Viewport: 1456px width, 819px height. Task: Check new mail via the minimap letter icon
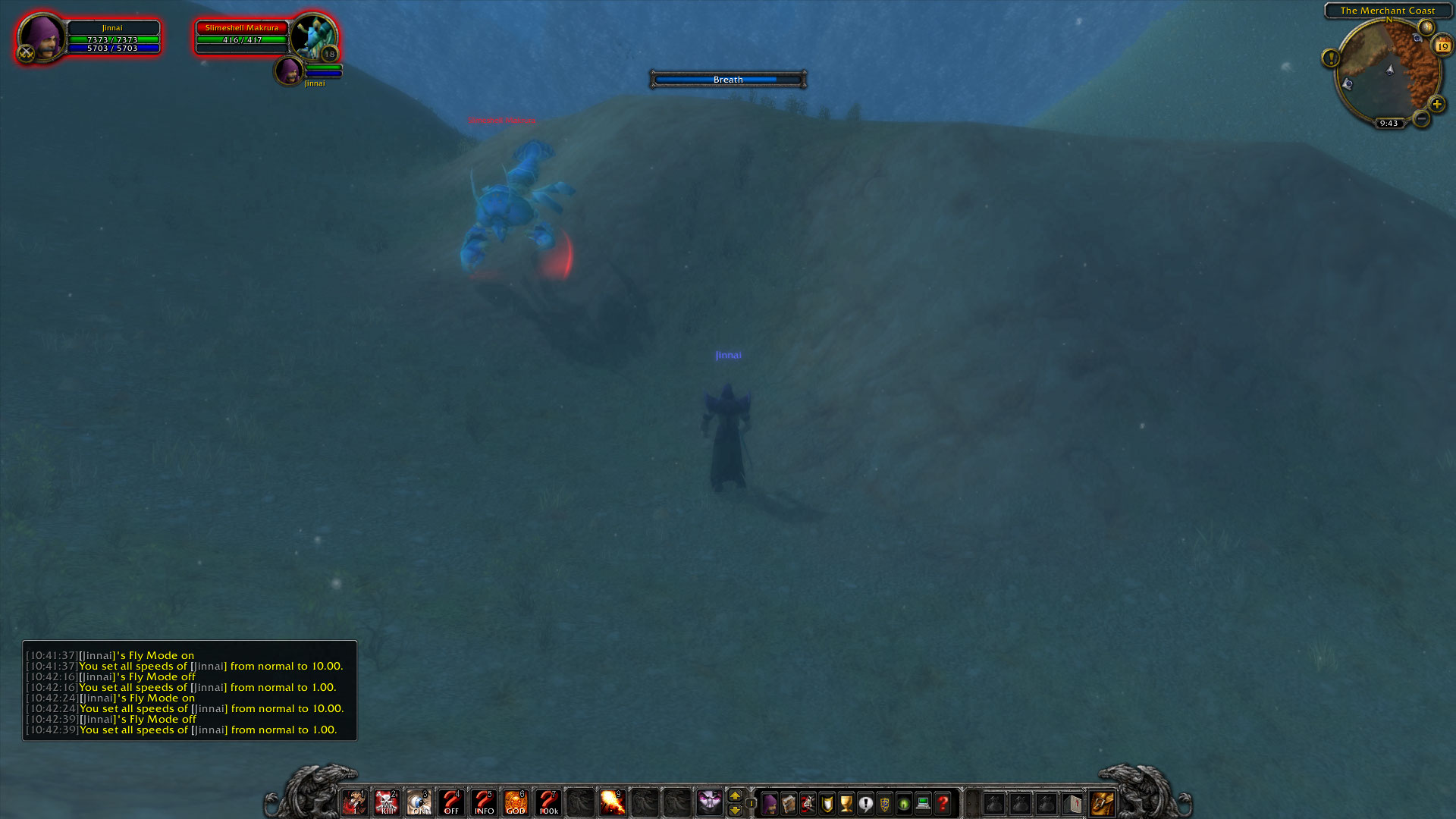click(x=1427, y=27)
